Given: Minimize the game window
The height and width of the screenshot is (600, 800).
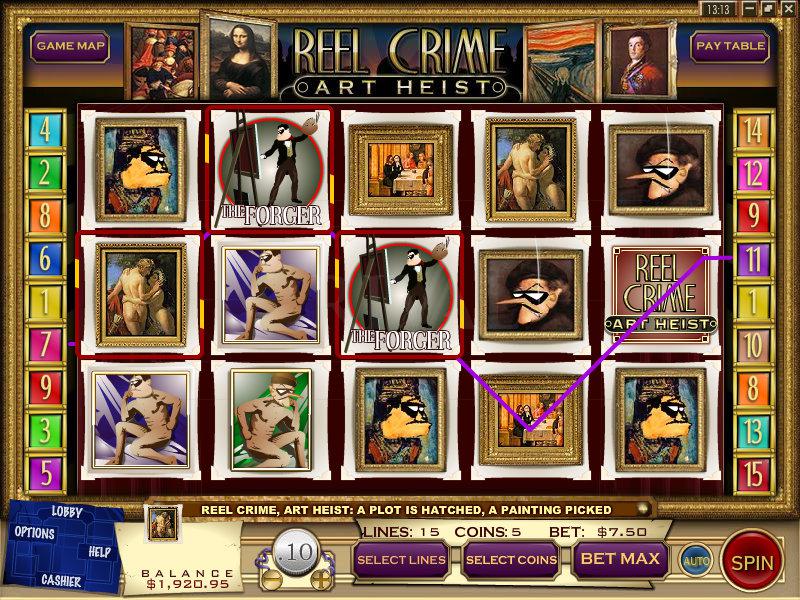Looking at the screenshot, I should (x=751, y=8).
